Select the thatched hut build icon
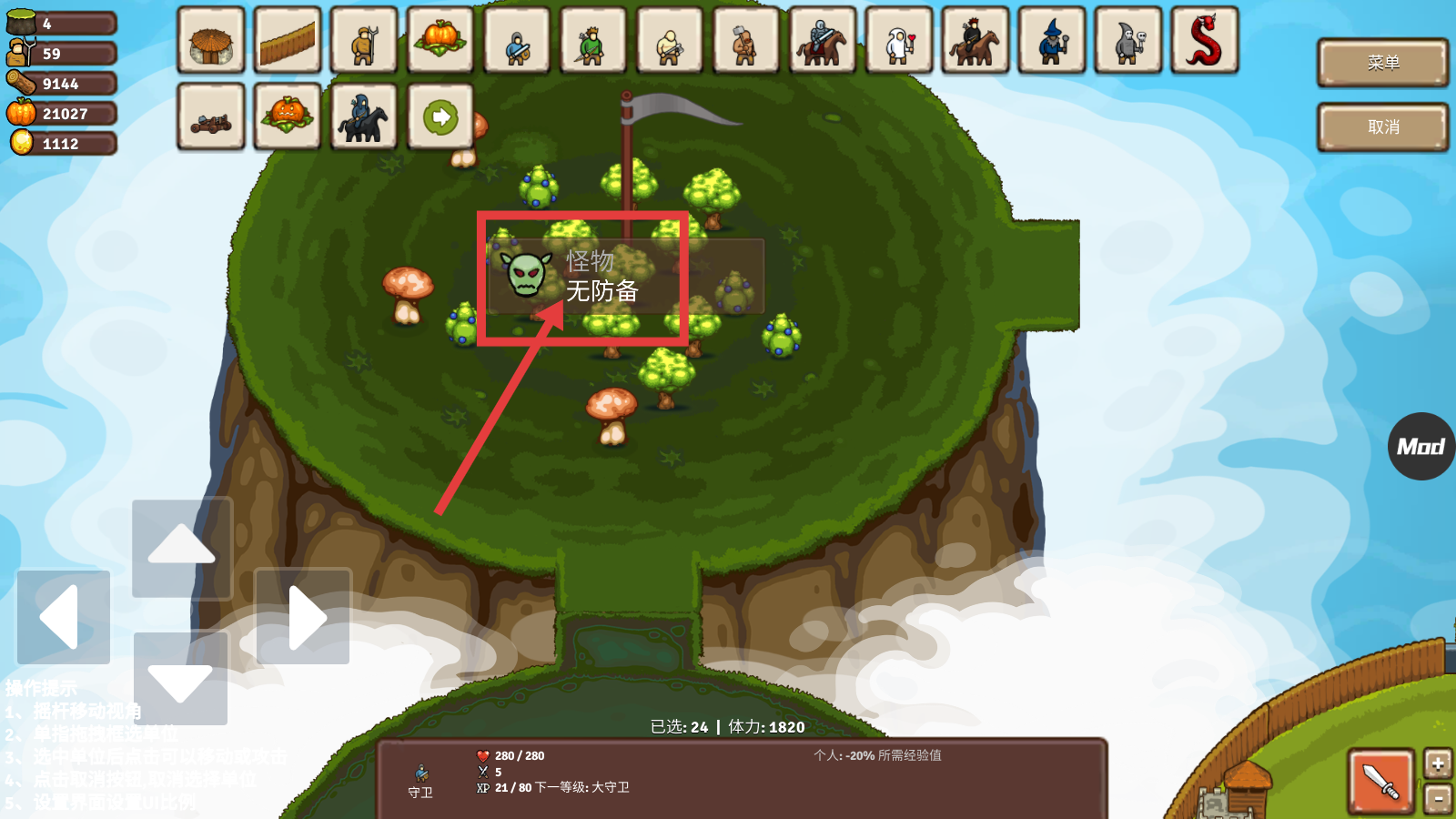The height and width of the screenshot is (819, 1456). (211, 41)
